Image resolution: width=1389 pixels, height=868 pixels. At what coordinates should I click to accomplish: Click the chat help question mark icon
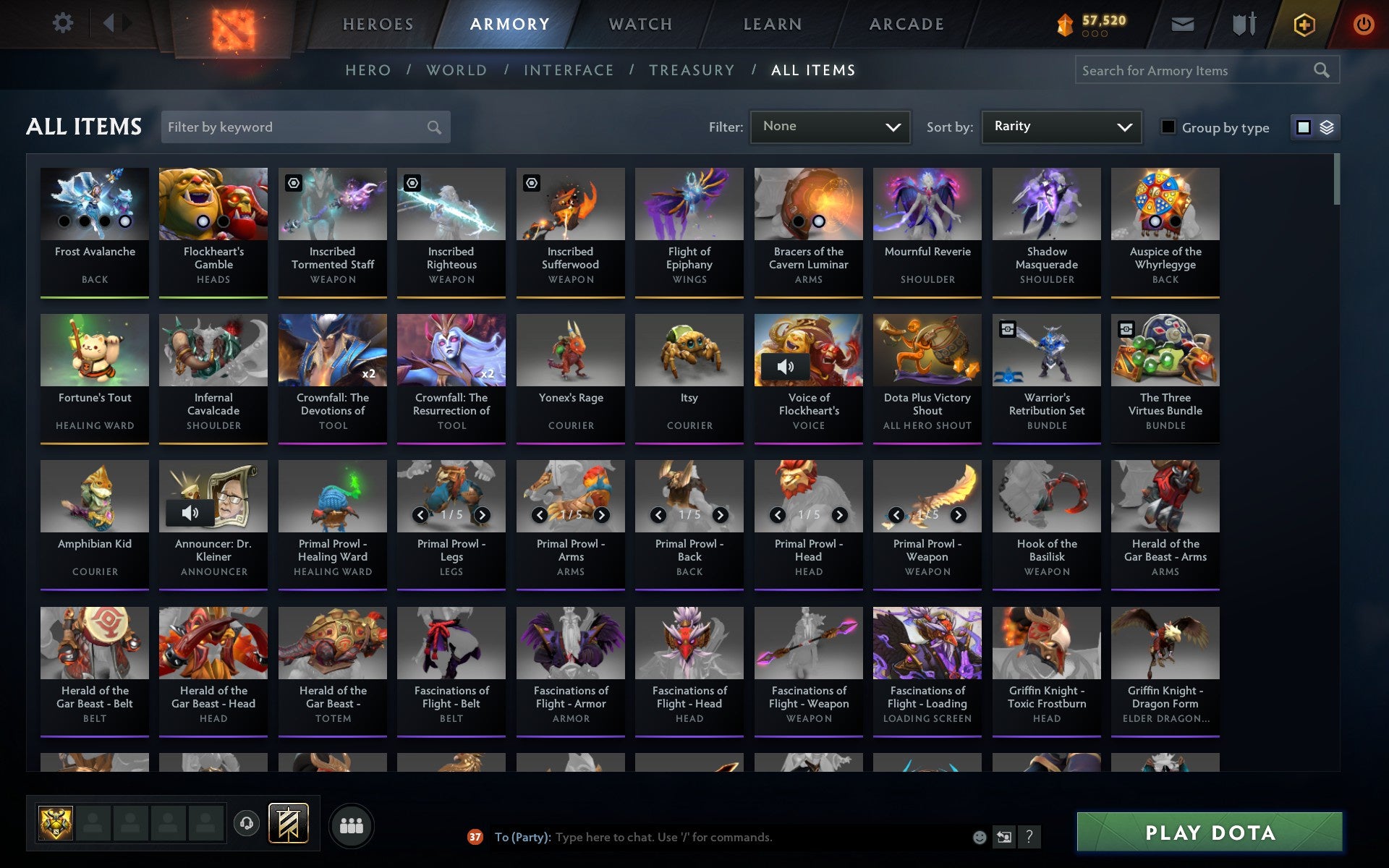[x=1029, y=837]
